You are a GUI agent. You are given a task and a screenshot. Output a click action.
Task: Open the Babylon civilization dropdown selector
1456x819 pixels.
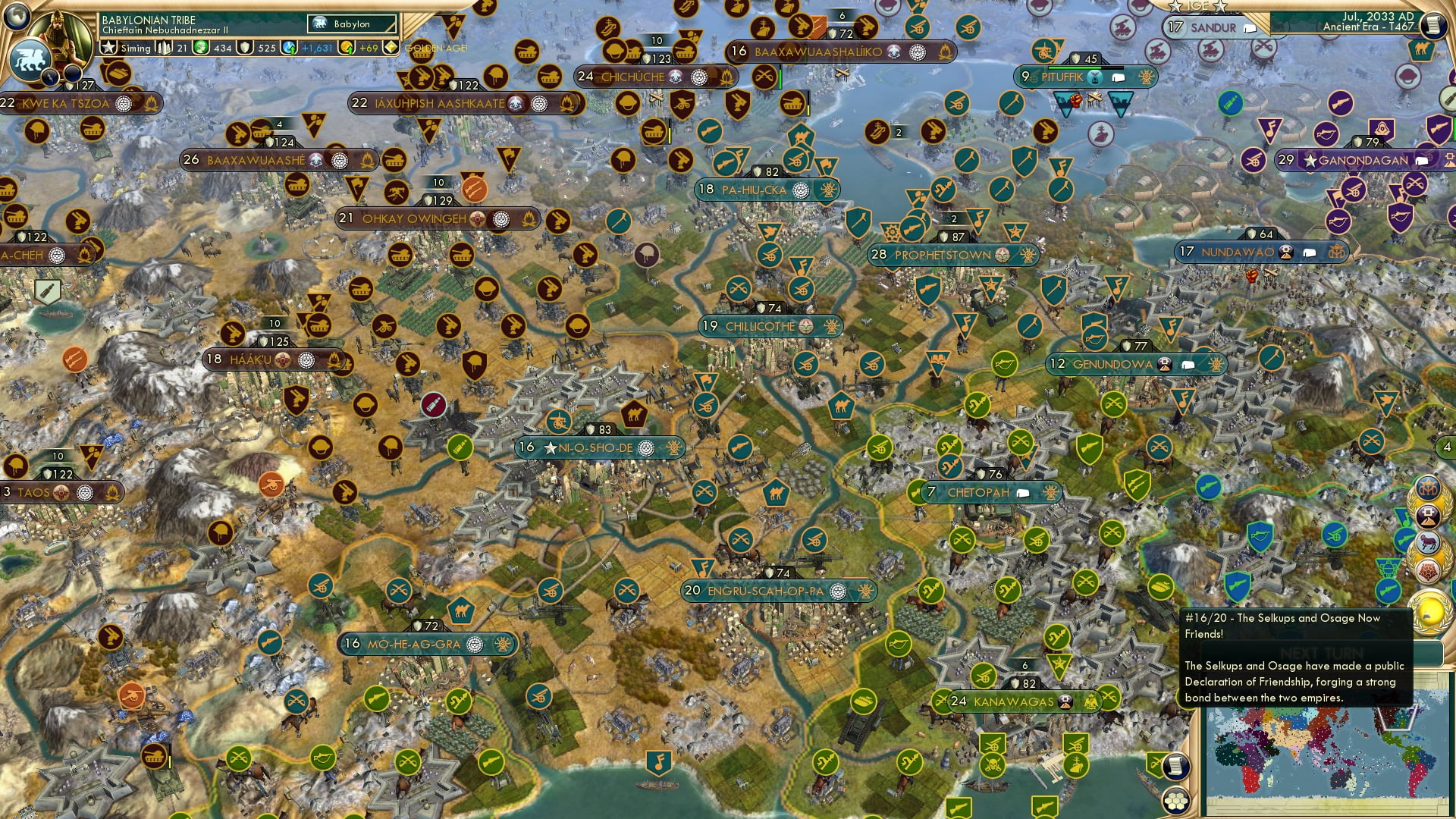(351, 24)
